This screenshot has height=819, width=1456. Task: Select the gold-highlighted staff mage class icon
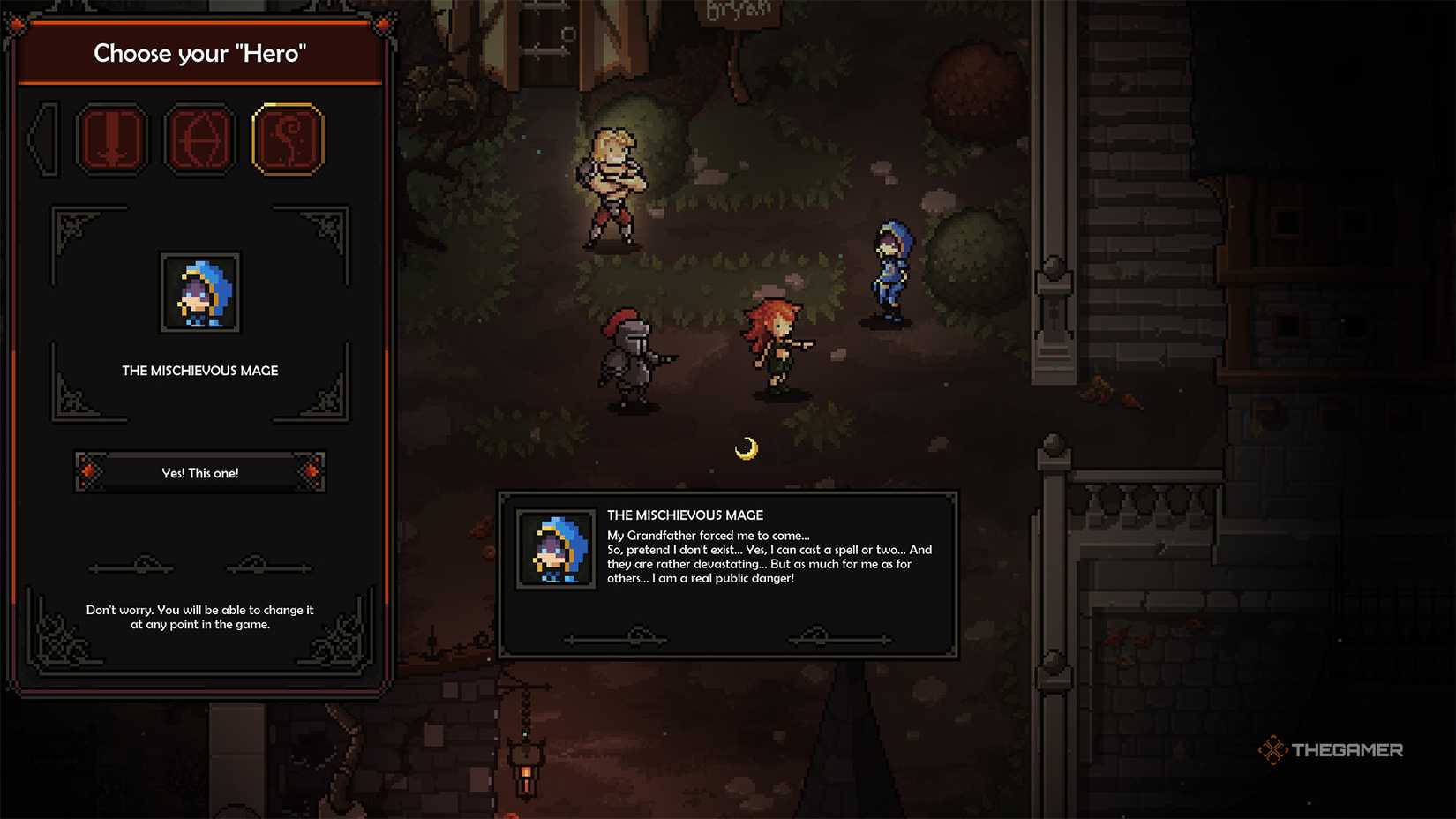[x=287, y=139]
